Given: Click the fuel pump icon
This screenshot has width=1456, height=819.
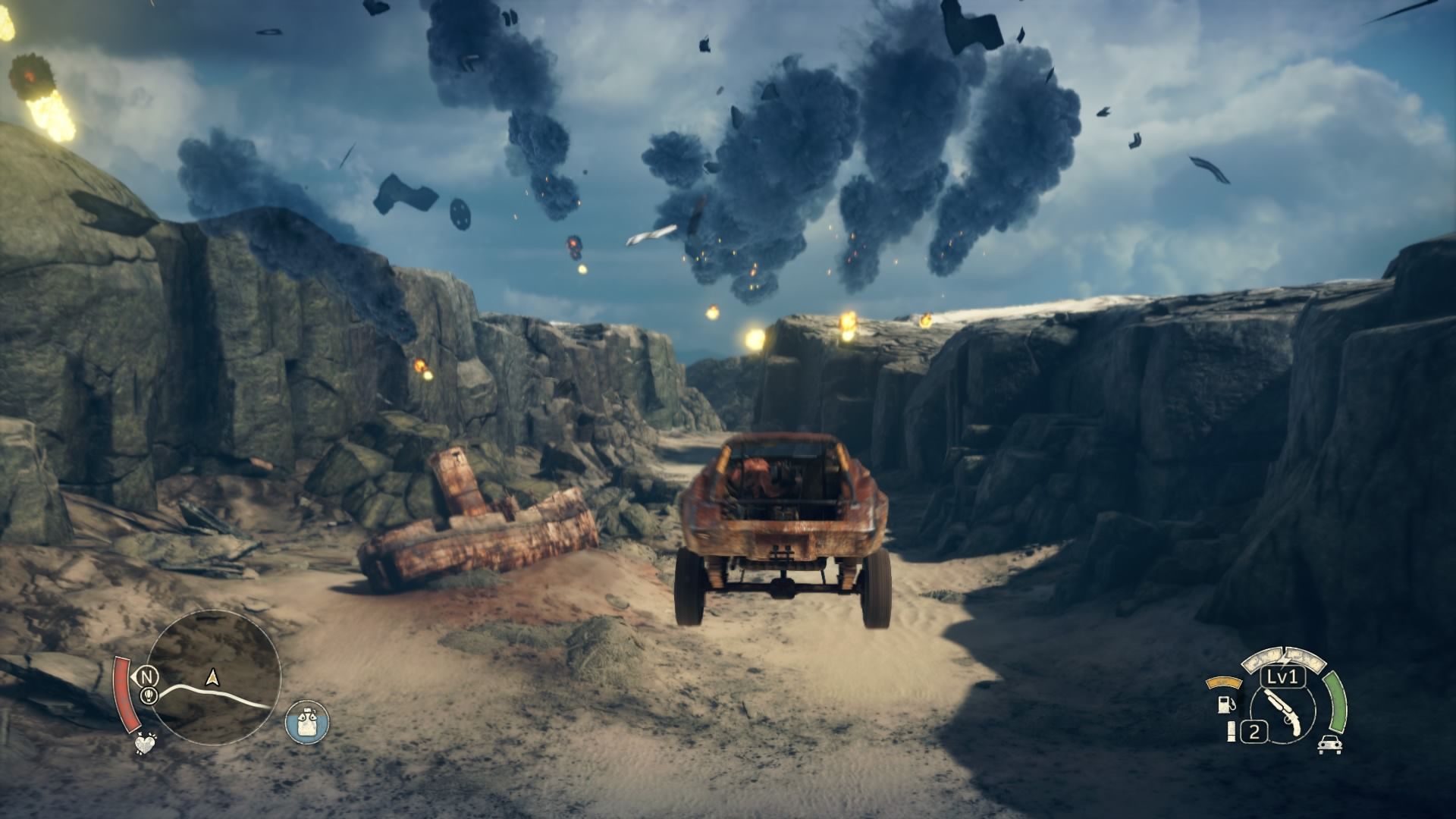Looking at the screenshot, I should (x=1225, y=703).
